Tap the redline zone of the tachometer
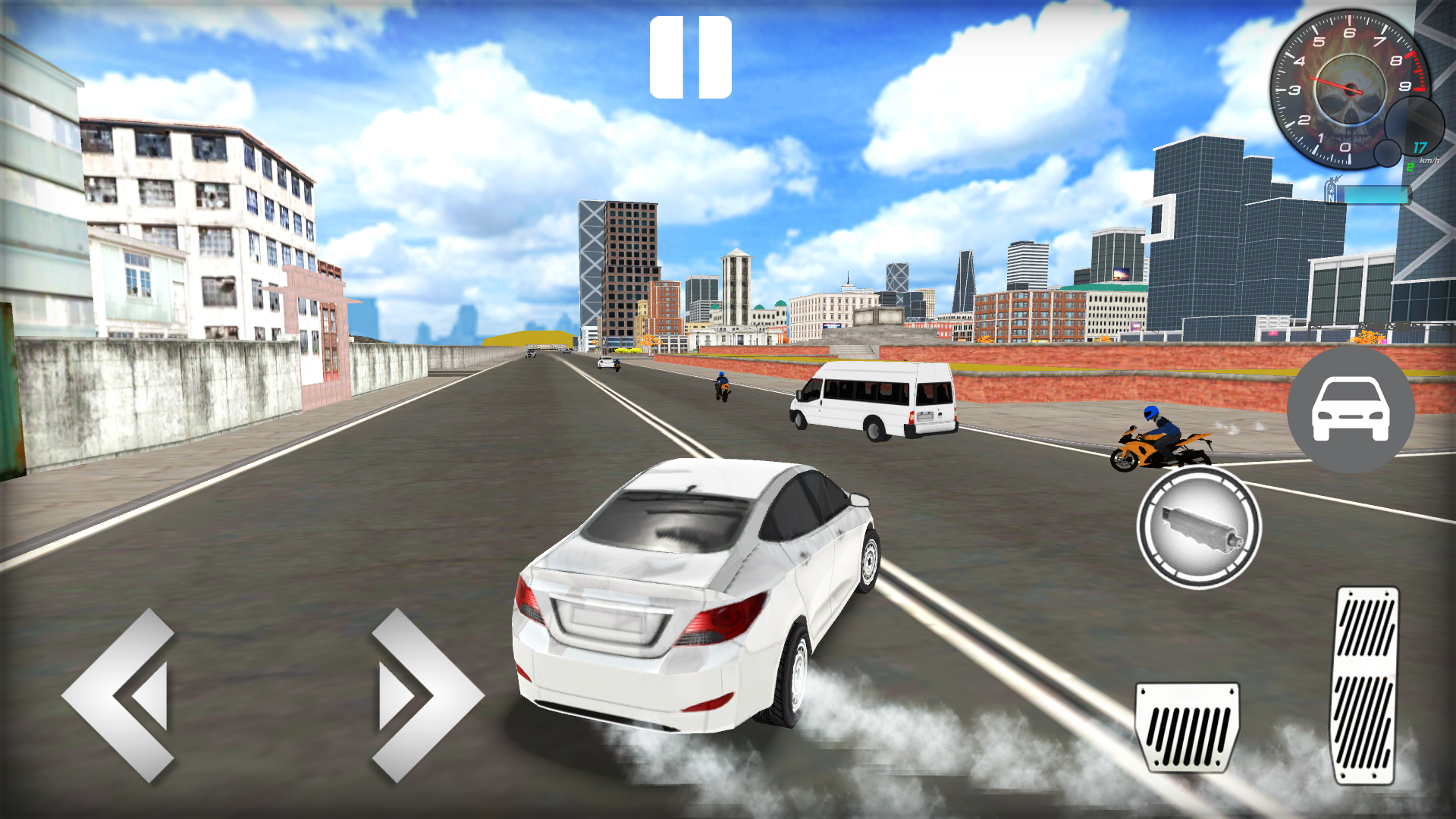Viewport: 1456px width, 819px height. pyautogui.click(x=1417, y=74)
